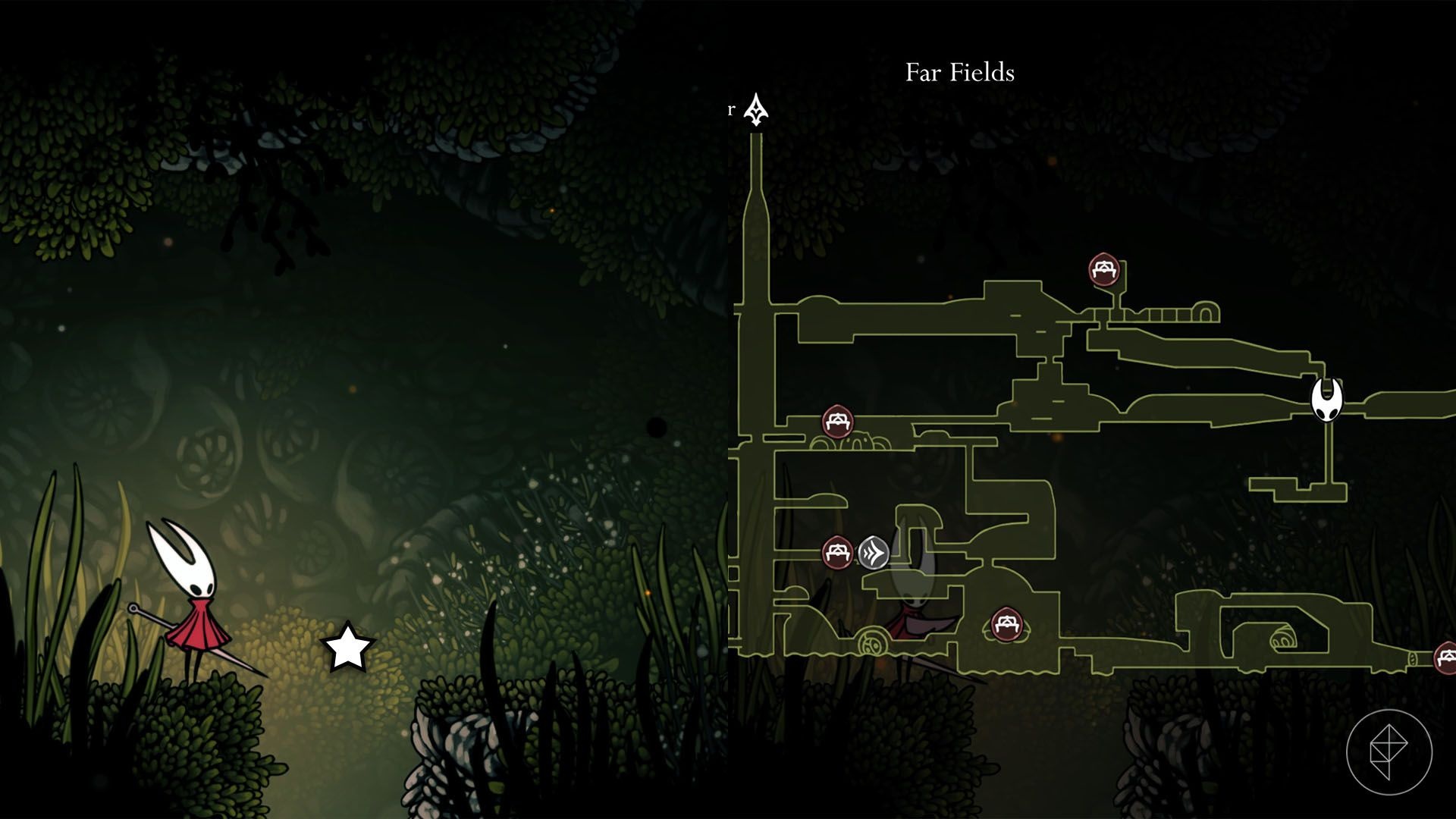Select the bench marker beside the gray chevron marker
This screenshot has height=819, width=1456.
(837, 552)
